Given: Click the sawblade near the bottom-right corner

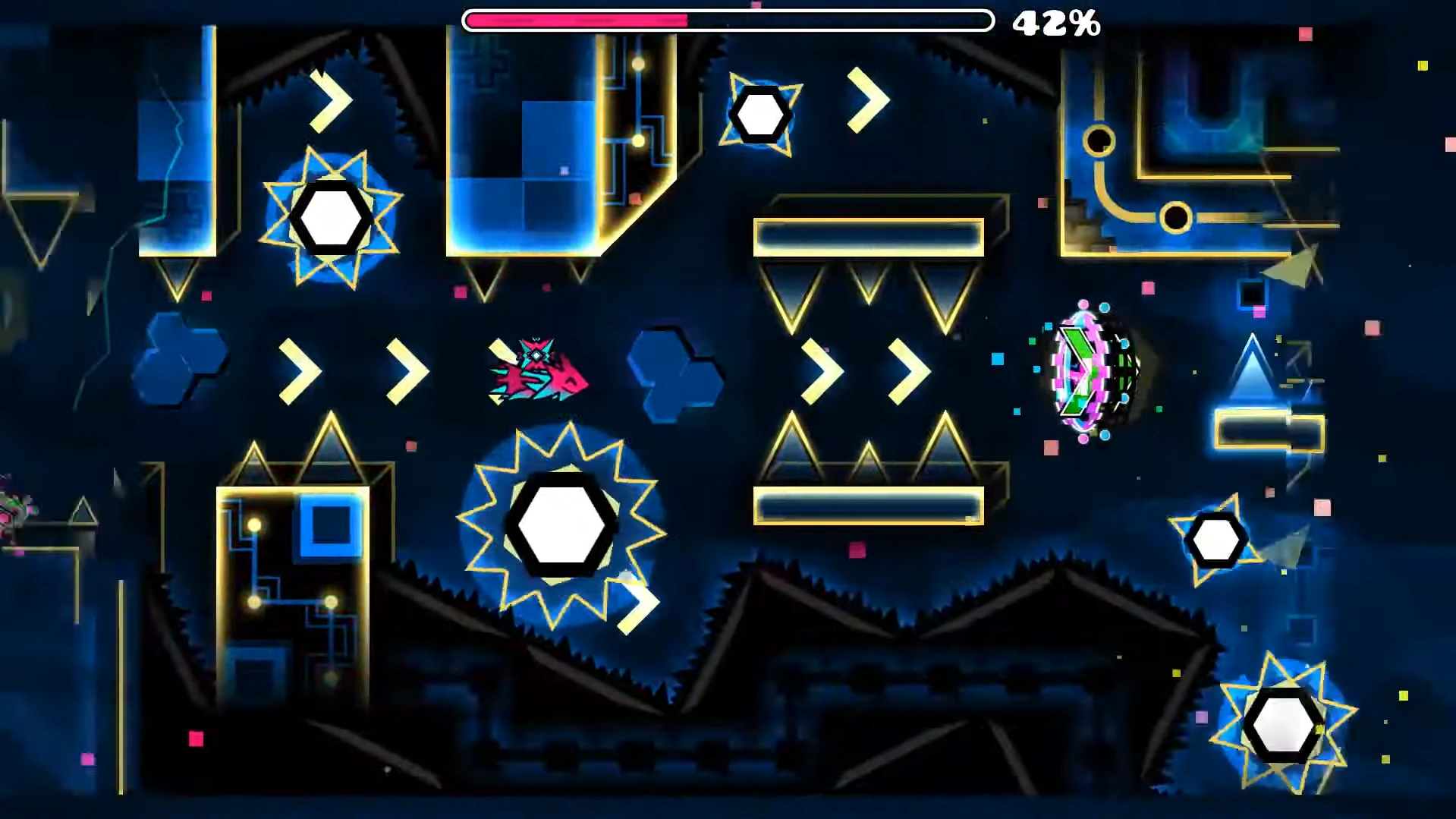Looking at the screenshot, I should click(1282, 725).
